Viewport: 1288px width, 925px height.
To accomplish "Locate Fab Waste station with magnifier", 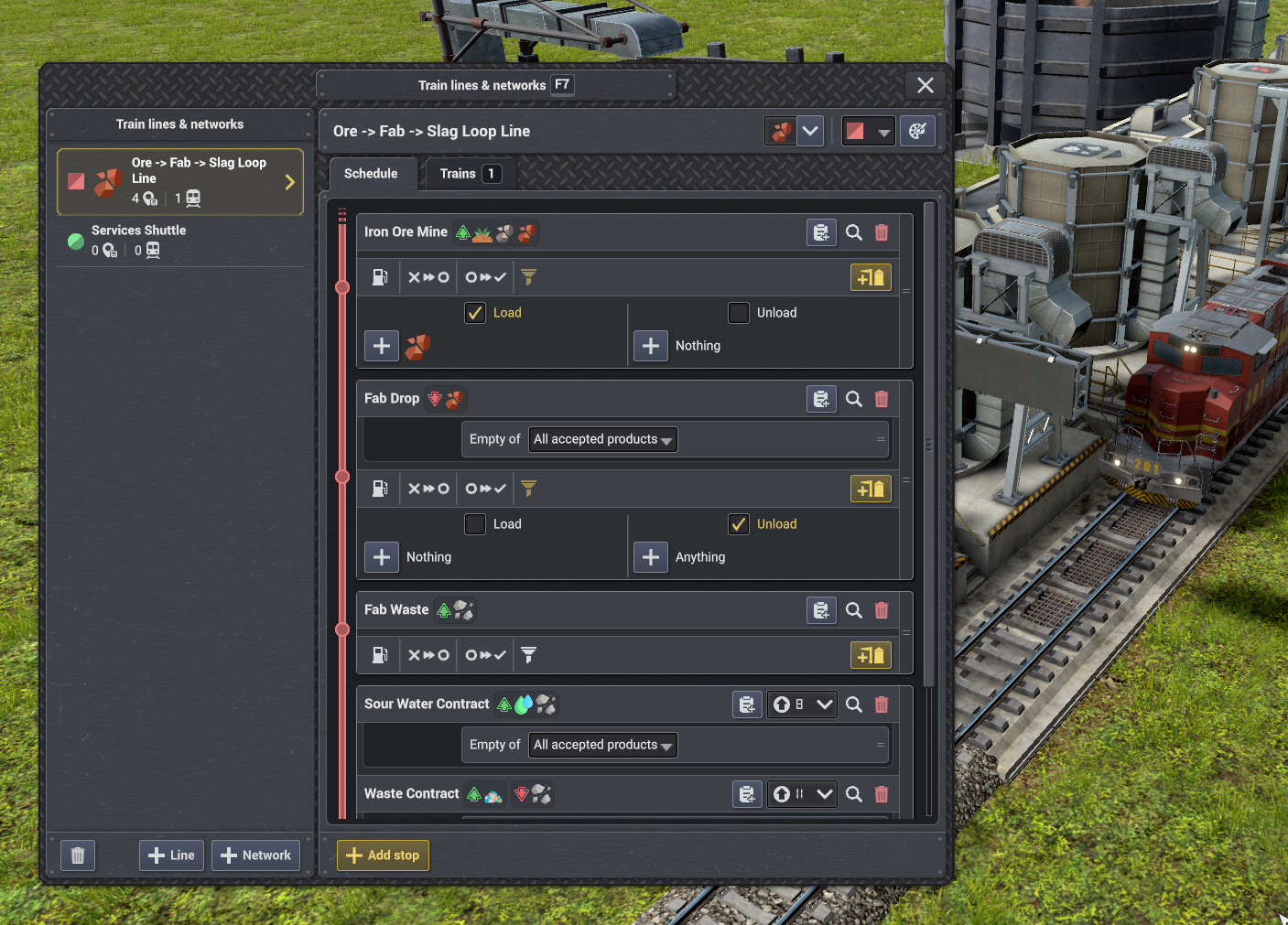I will pos(854,610).
